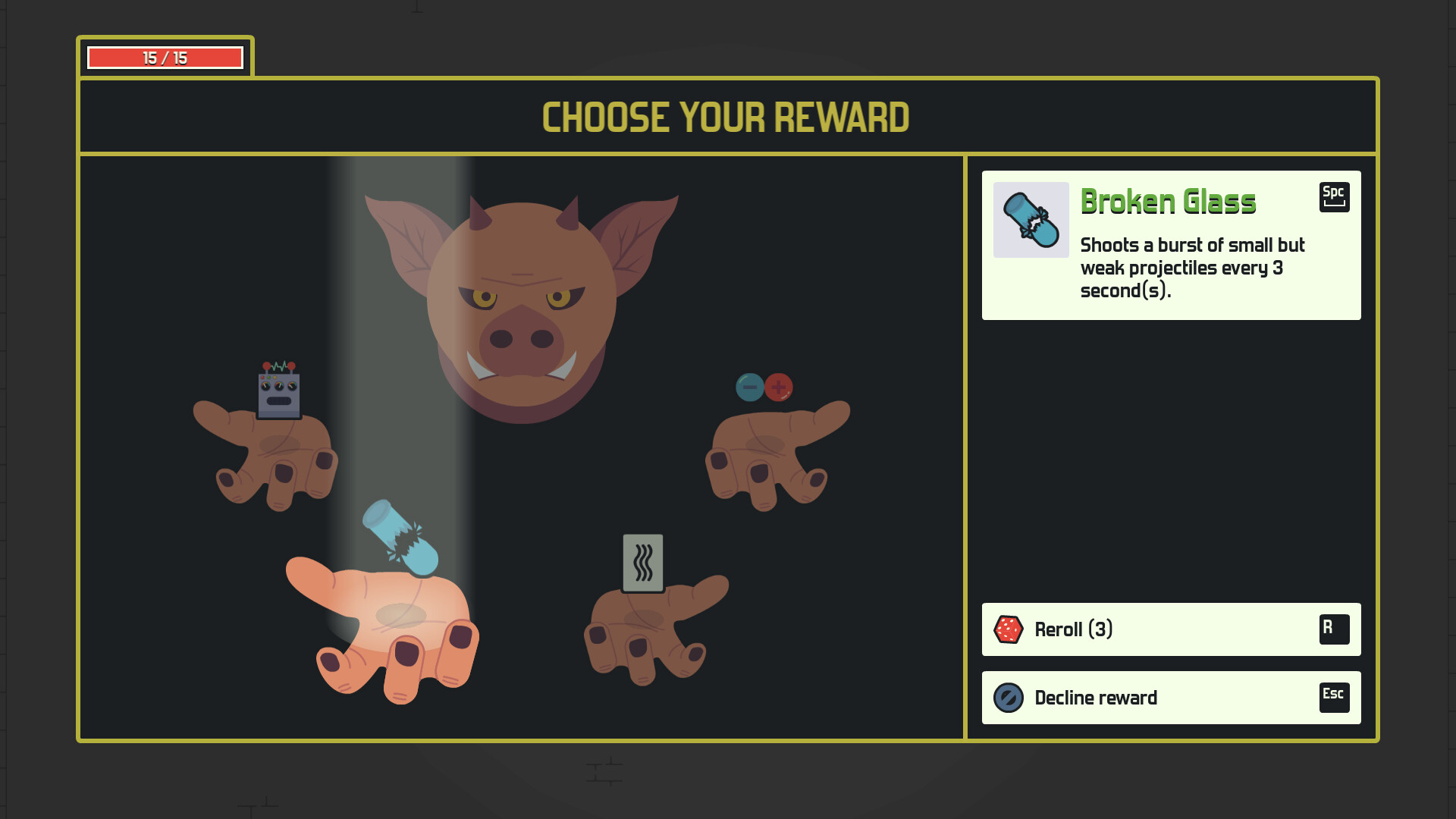Click the Broken Glass title text
Screen dimensions: 1456x819
point(1169,201)
